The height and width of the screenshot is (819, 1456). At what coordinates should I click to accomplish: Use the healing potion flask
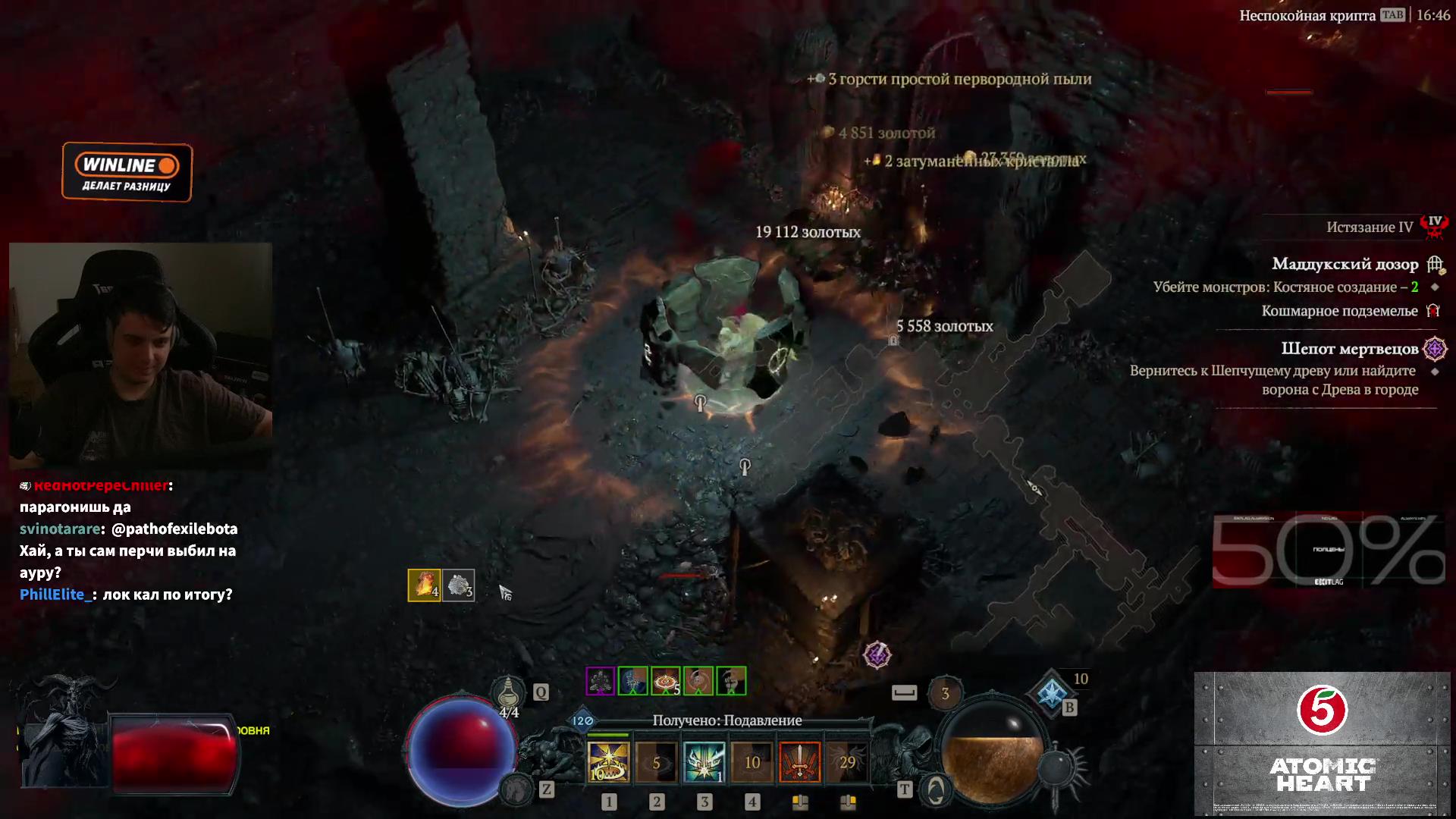(x=508, y=692)
